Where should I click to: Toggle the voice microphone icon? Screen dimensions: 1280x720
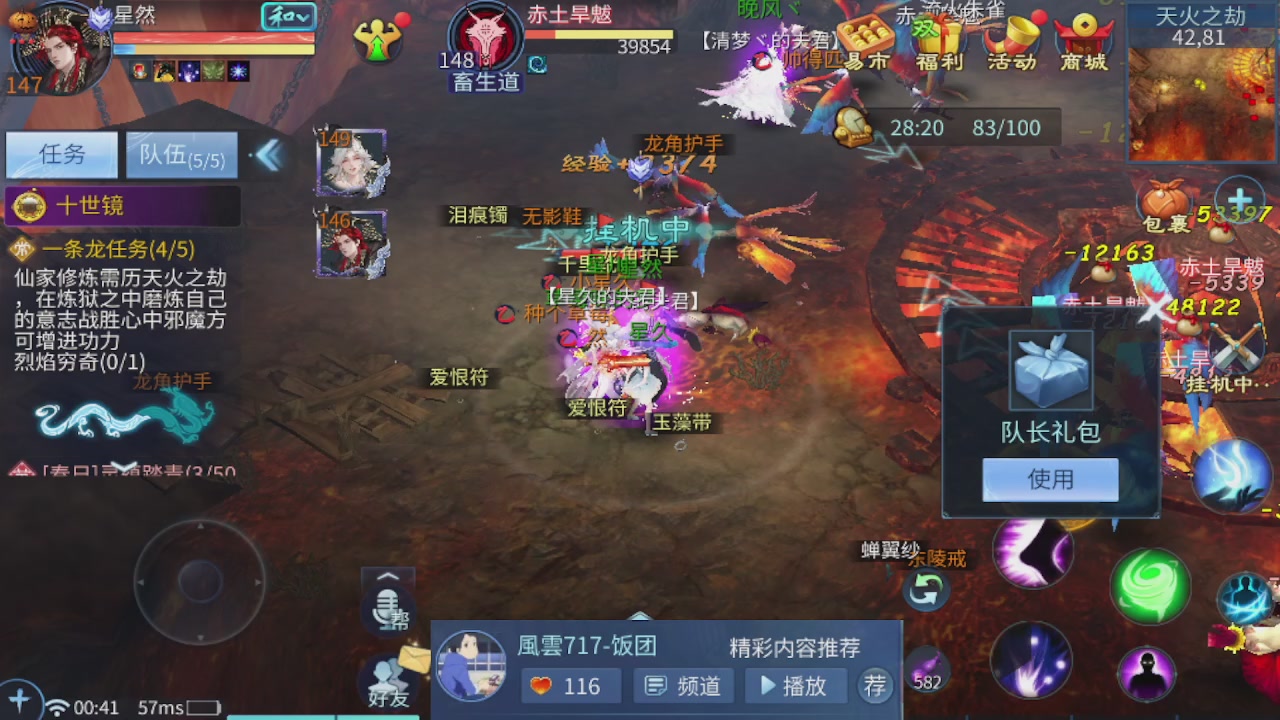click(x=388, y=610)
